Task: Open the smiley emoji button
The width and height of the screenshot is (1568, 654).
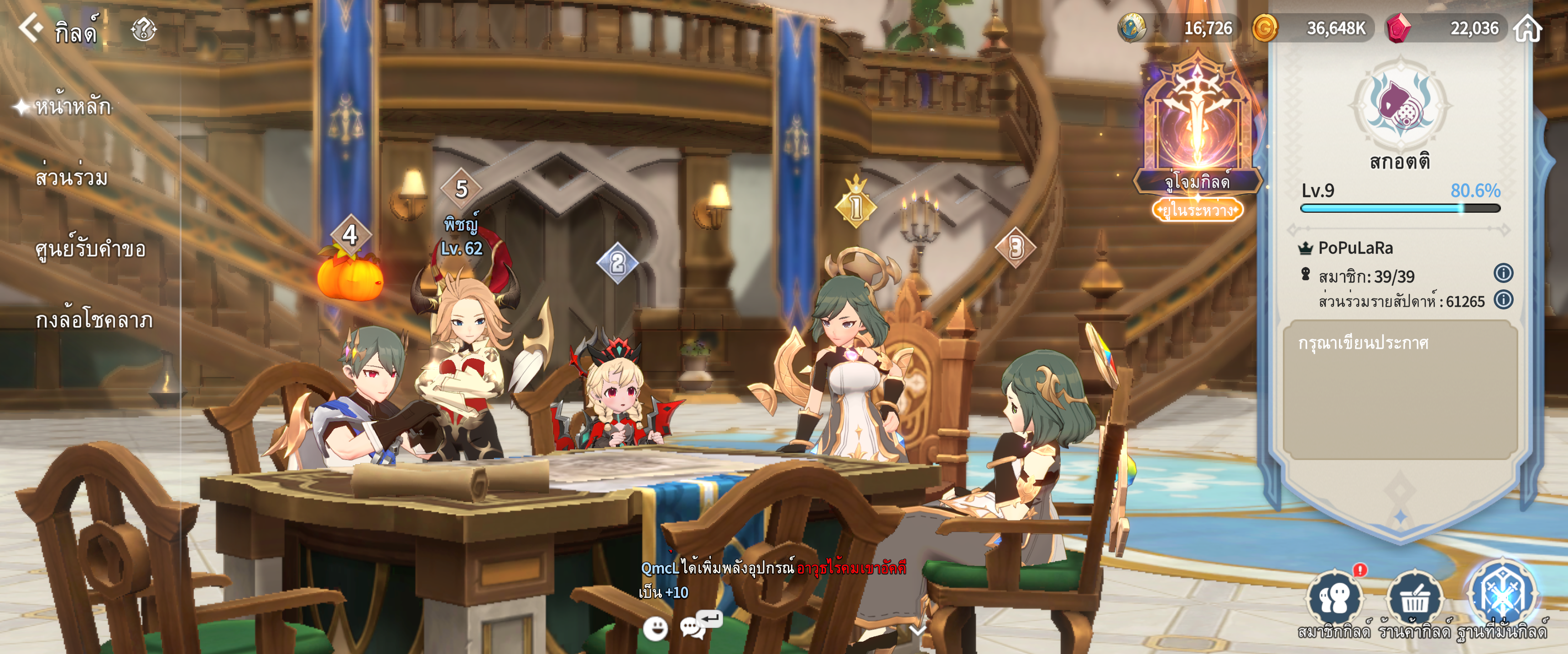Action: click(x=656, y=628)
